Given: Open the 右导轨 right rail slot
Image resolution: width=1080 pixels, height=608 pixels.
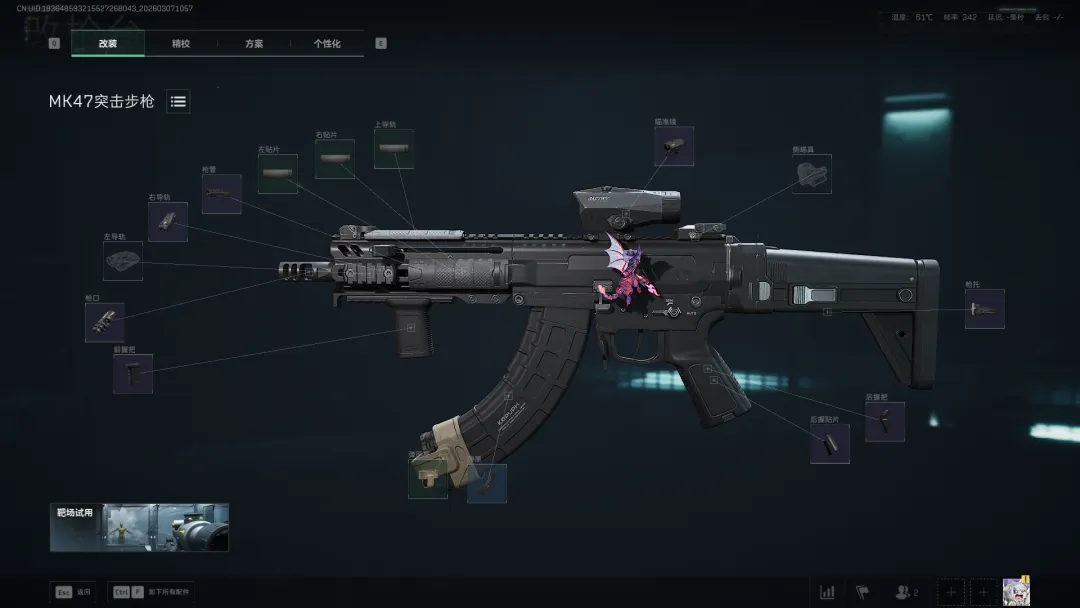Looking at the screenshot, I should pos(168,222).
